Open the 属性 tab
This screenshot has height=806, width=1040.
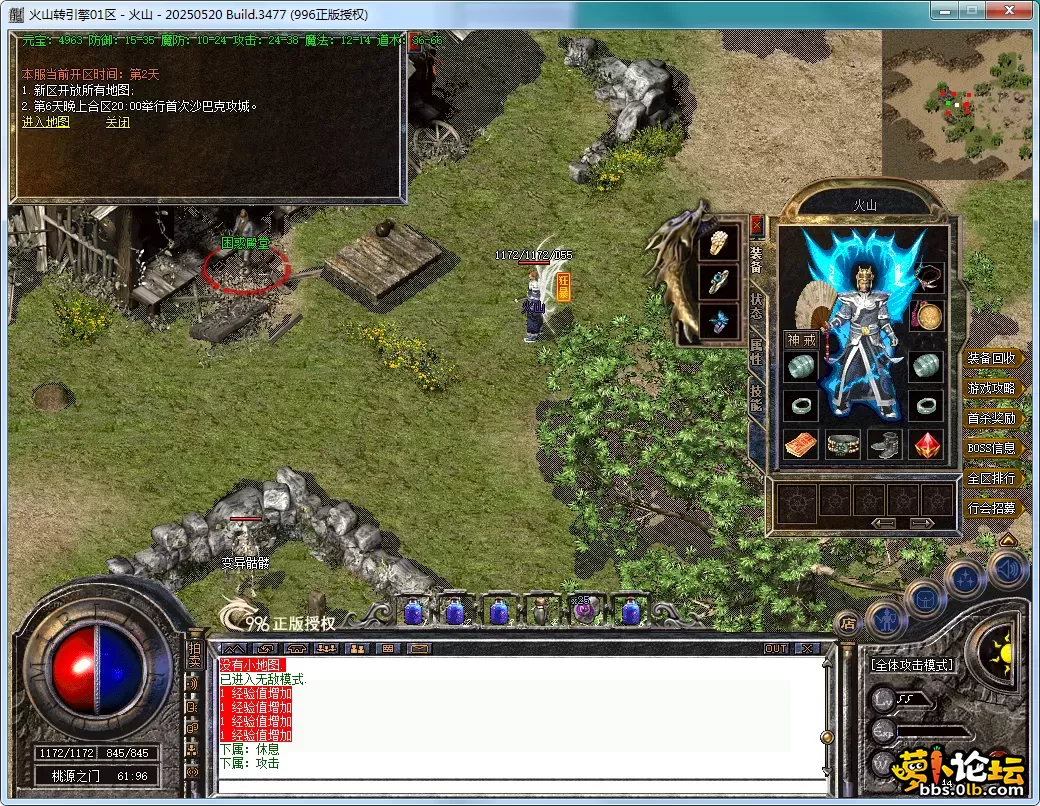click(756, 352)
